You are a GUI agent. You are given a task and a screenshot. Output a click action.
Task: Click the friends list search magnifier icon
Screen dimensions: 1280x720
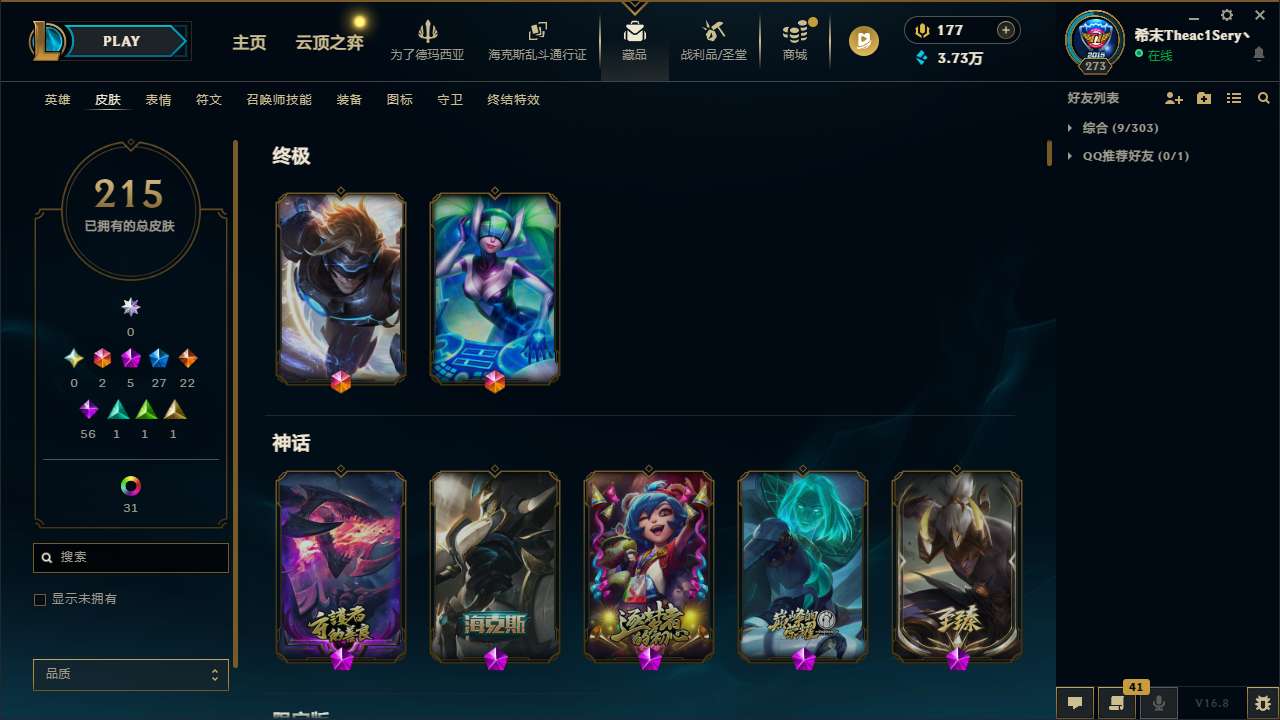tap(1264, 98)
